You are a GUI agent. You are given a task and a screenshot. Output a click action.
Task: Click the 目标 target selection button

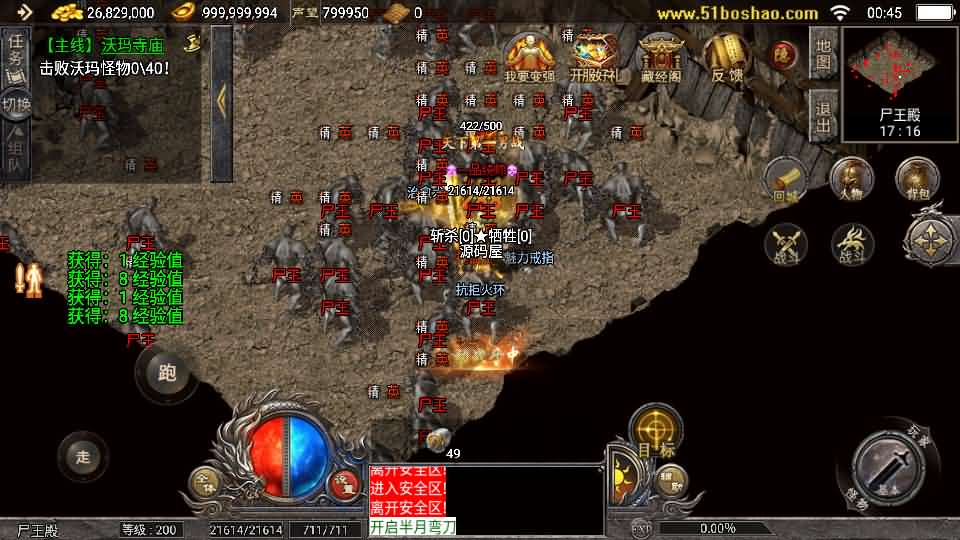tap(655, 432)
